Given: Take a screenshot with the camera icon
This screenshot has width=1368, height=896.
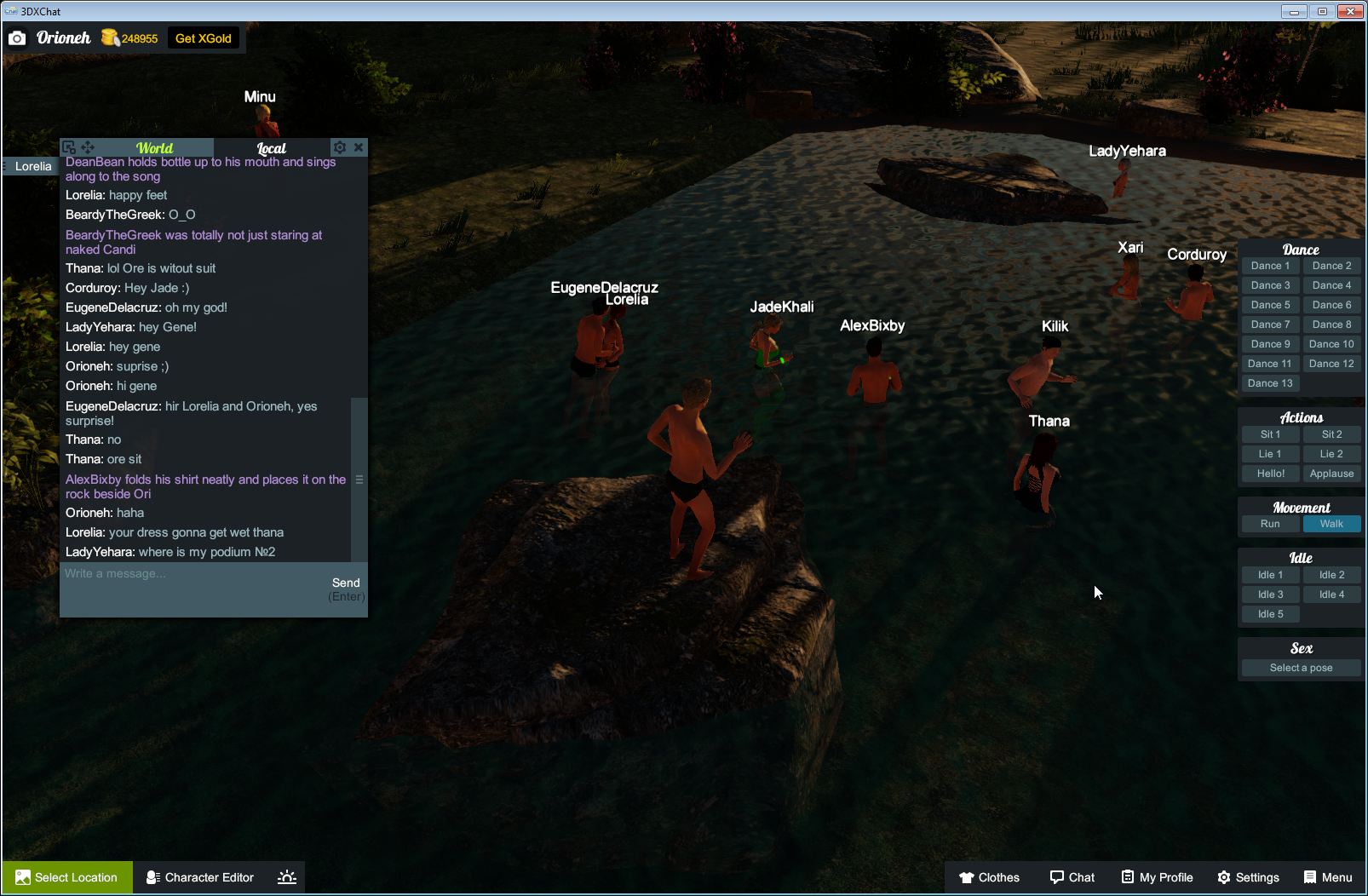Looking at the screenshot, I should pos(17,37).
